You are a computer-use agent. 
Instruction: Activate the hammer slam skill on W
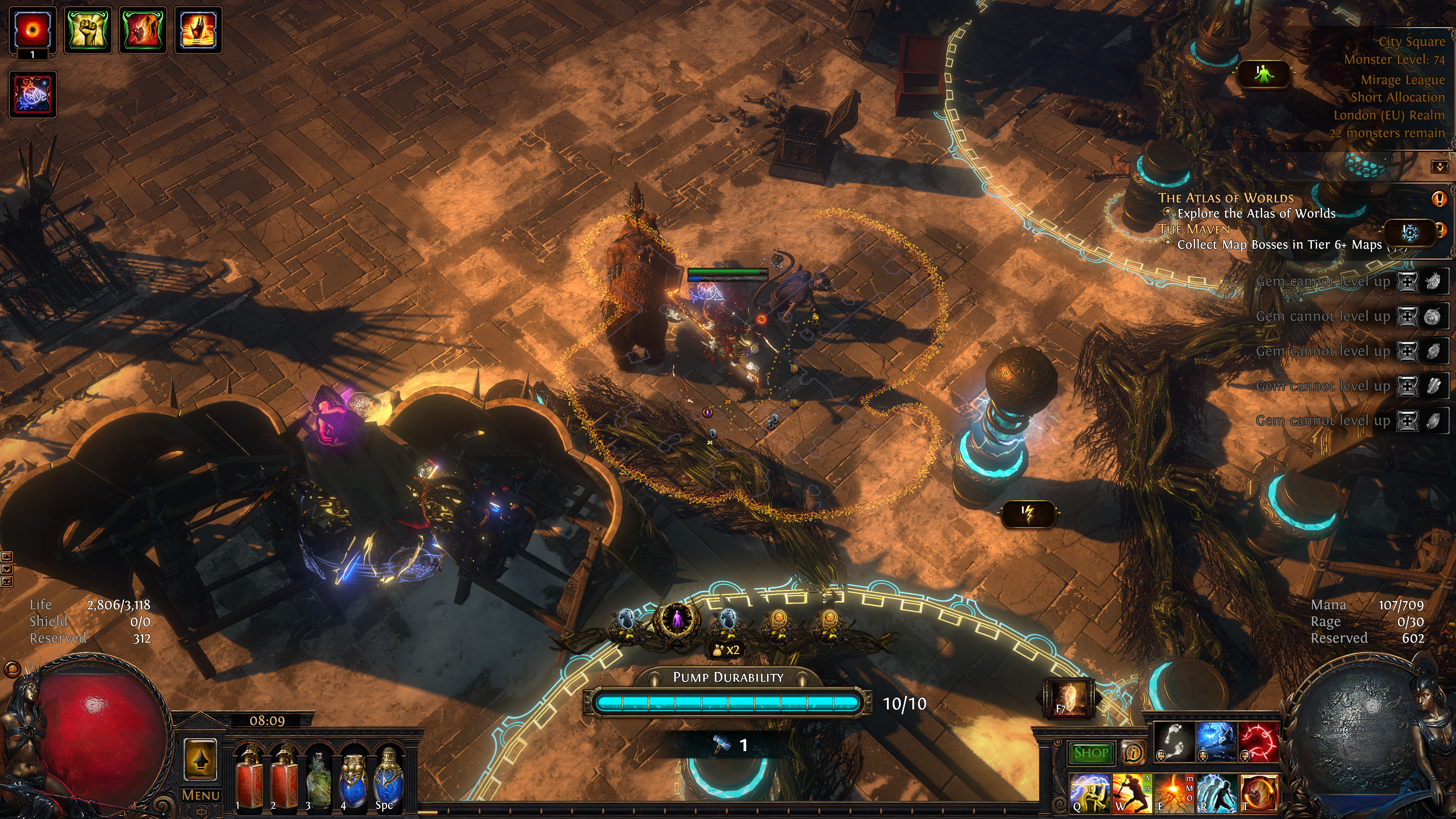click(x=1131, y=792)
